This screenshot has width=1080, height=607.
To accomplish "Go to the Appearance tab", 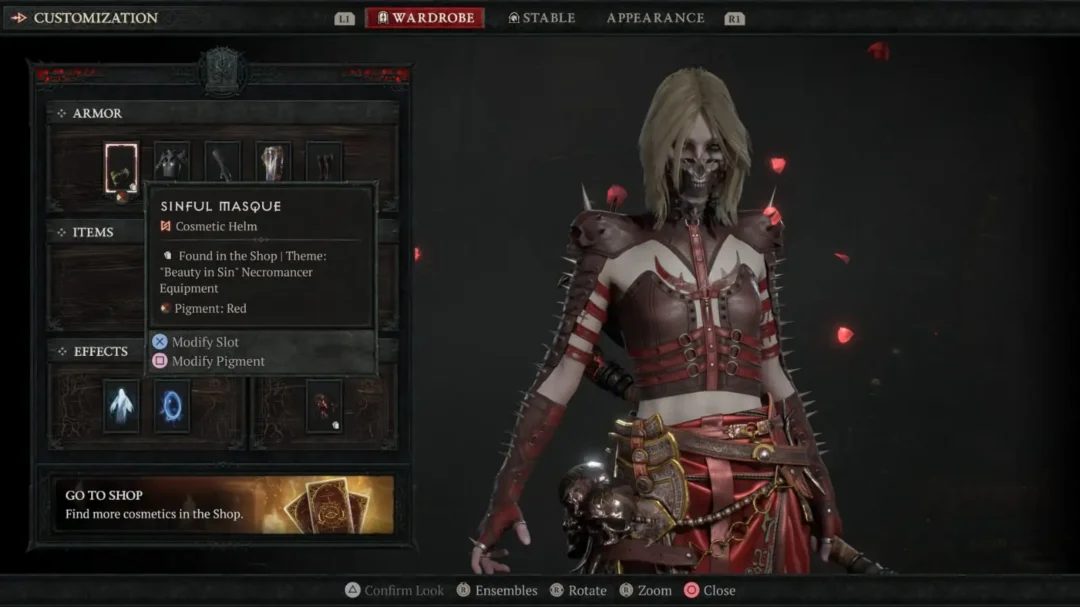I will [x=655, y=18].
